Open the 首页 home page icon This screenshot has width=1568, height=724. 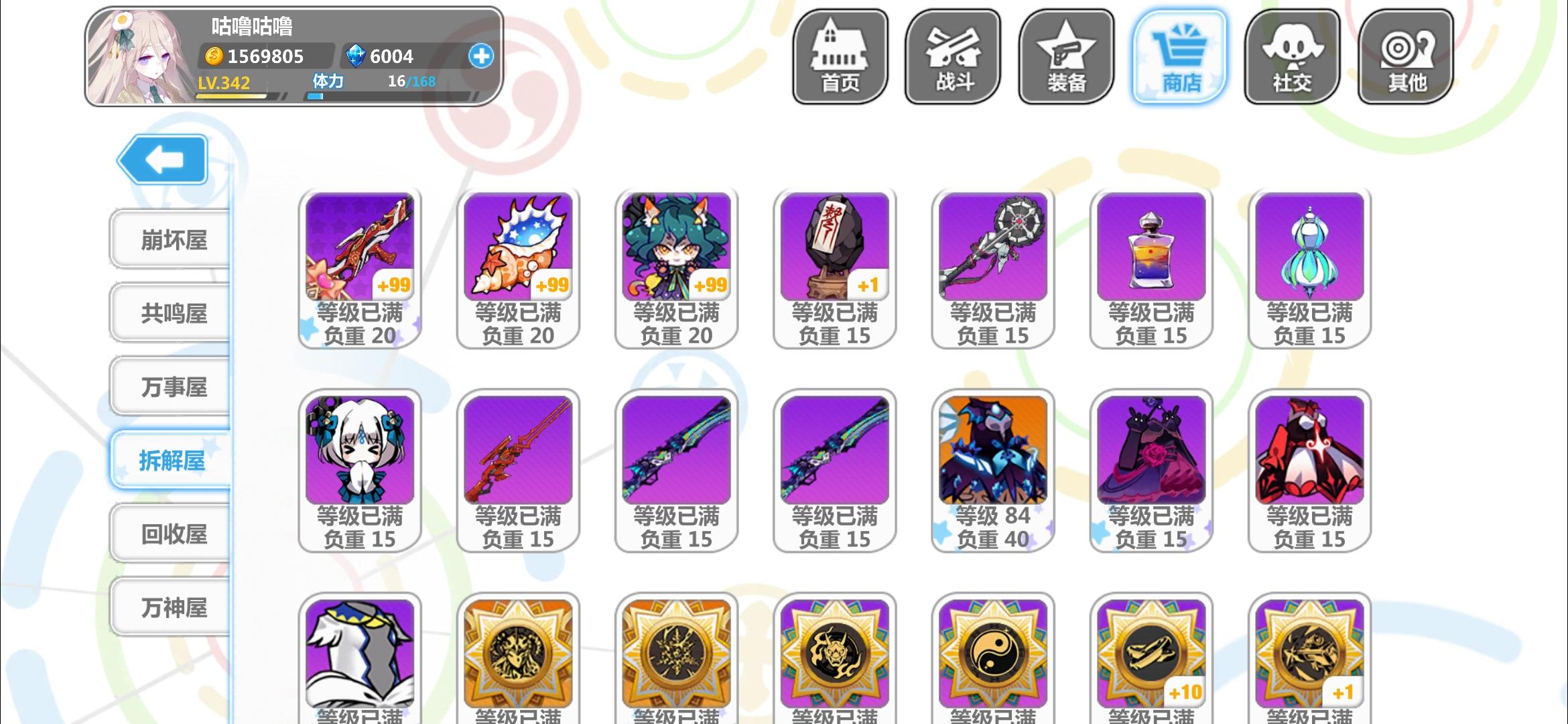840,56
